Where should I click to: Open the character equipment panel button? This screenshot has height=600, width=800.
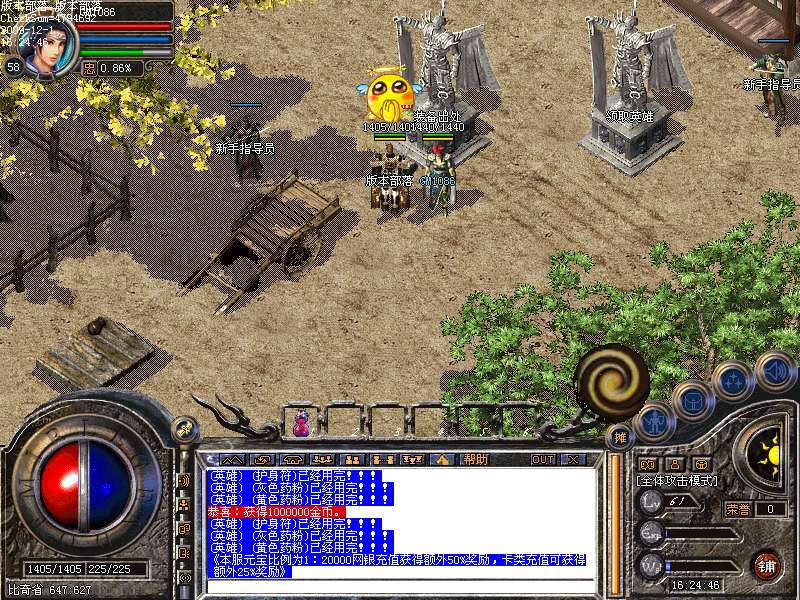click(x=655, y=421)
